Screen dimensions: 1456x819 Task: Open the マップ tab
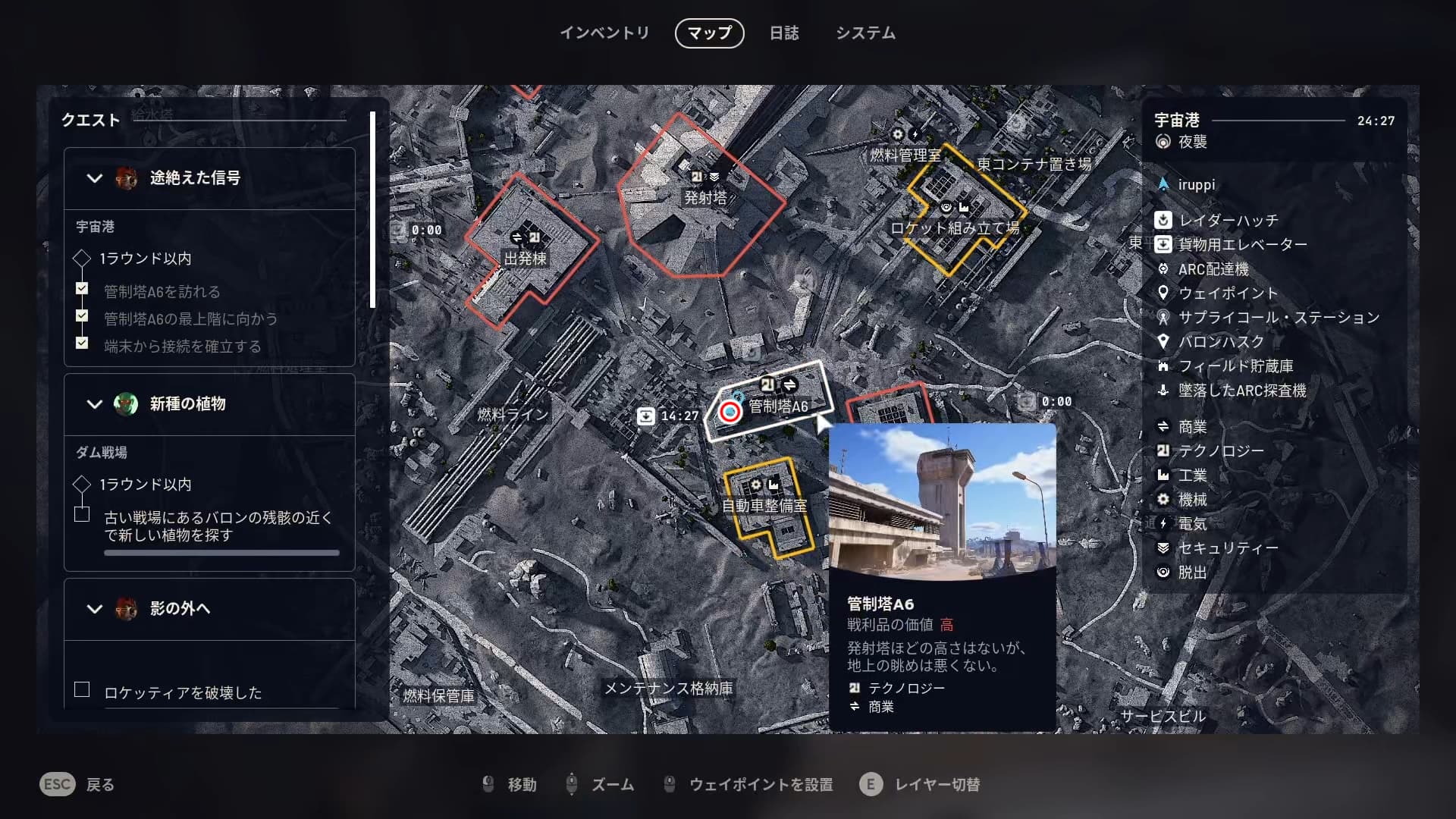[x=709, y=33]
